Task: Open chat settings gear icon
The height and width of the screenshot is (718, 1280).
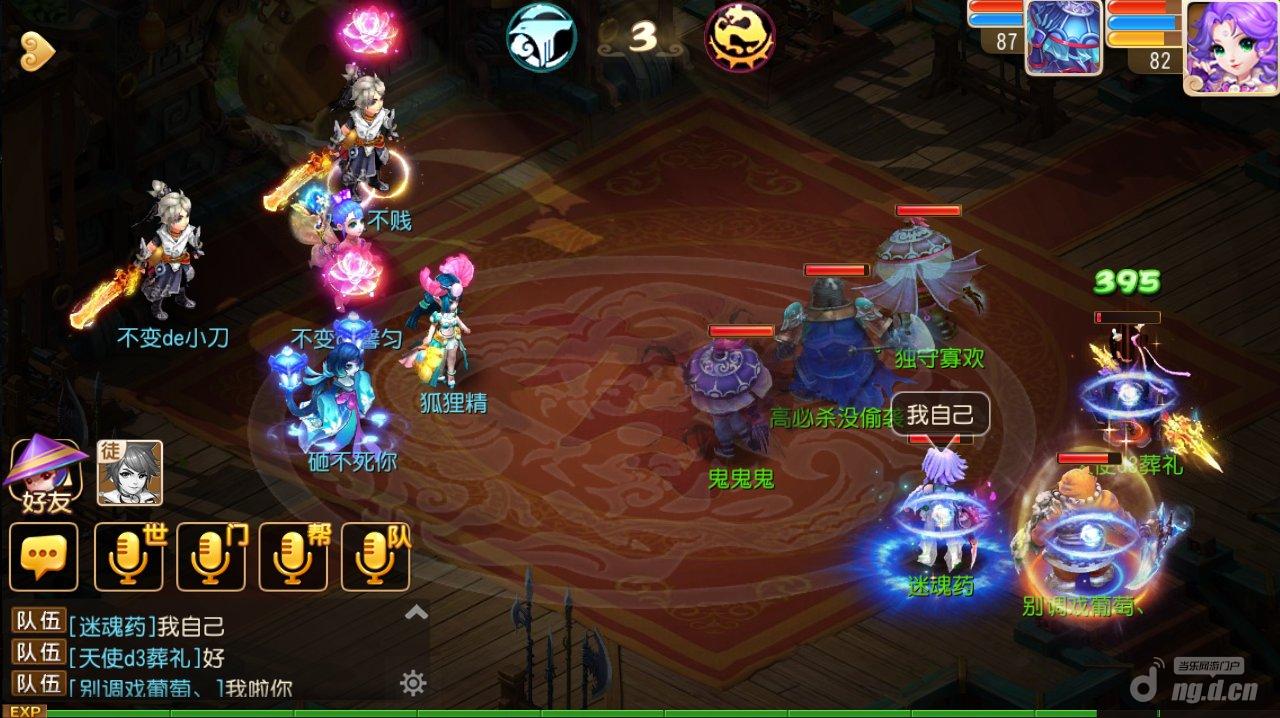Action: tap(413, 683)
